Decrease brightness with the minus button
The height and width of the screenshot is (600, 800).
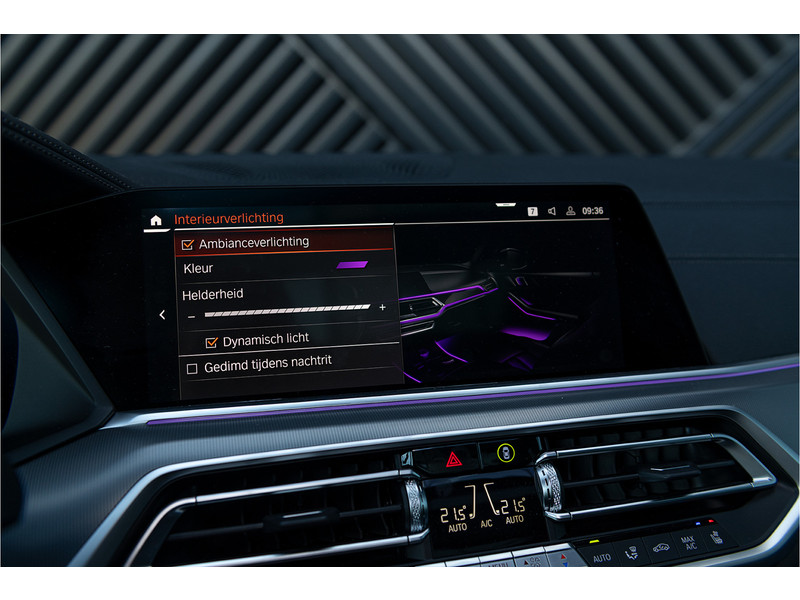(x=191, y=315)
